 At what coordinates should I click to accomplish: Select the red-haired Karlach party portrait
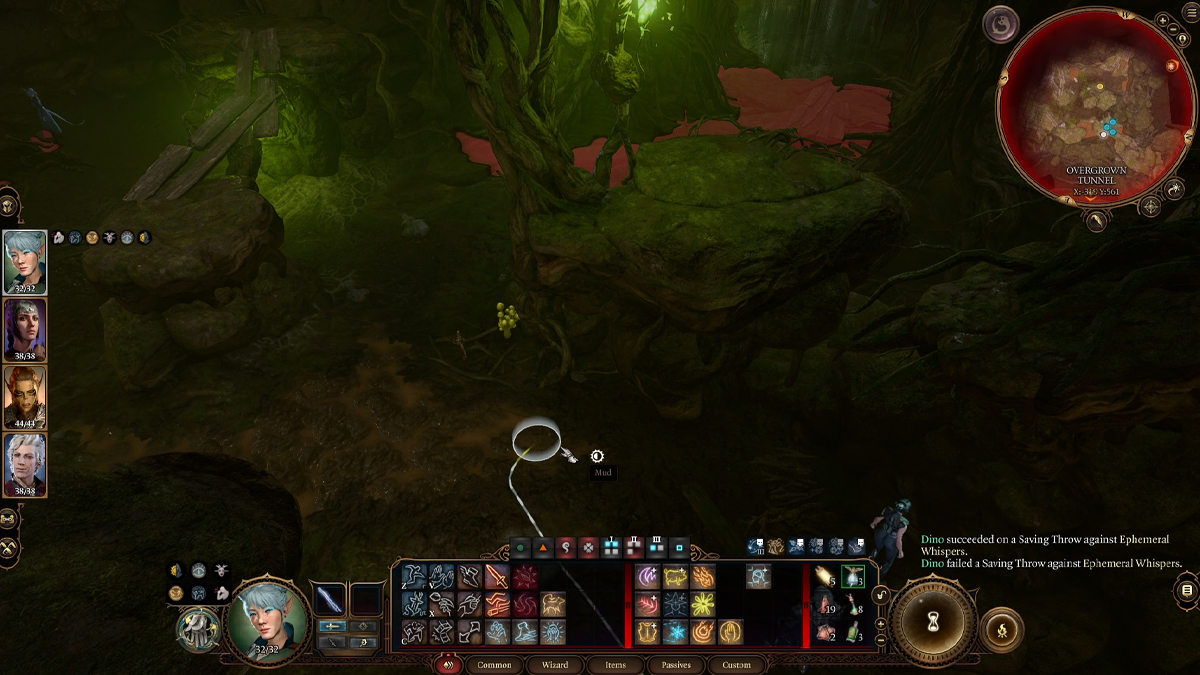point(24,396)
